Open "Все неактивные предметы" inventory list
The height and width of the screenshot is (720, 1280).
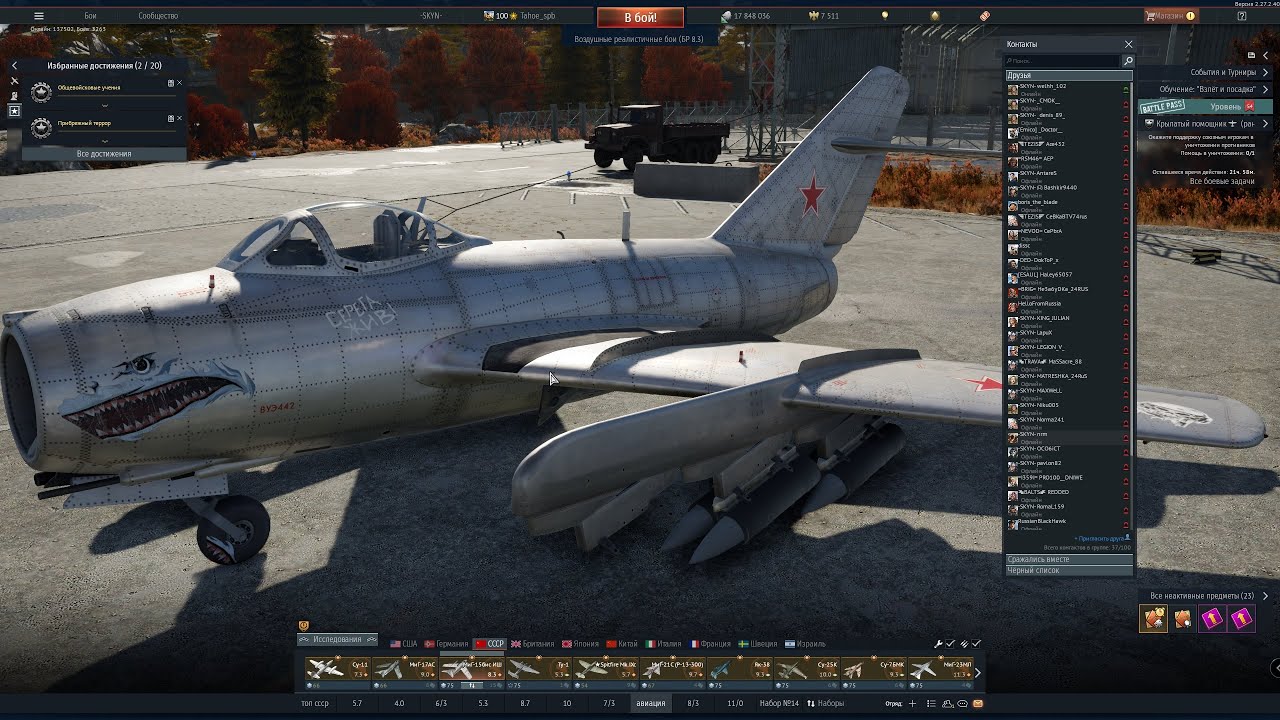tap(1202, 596)
